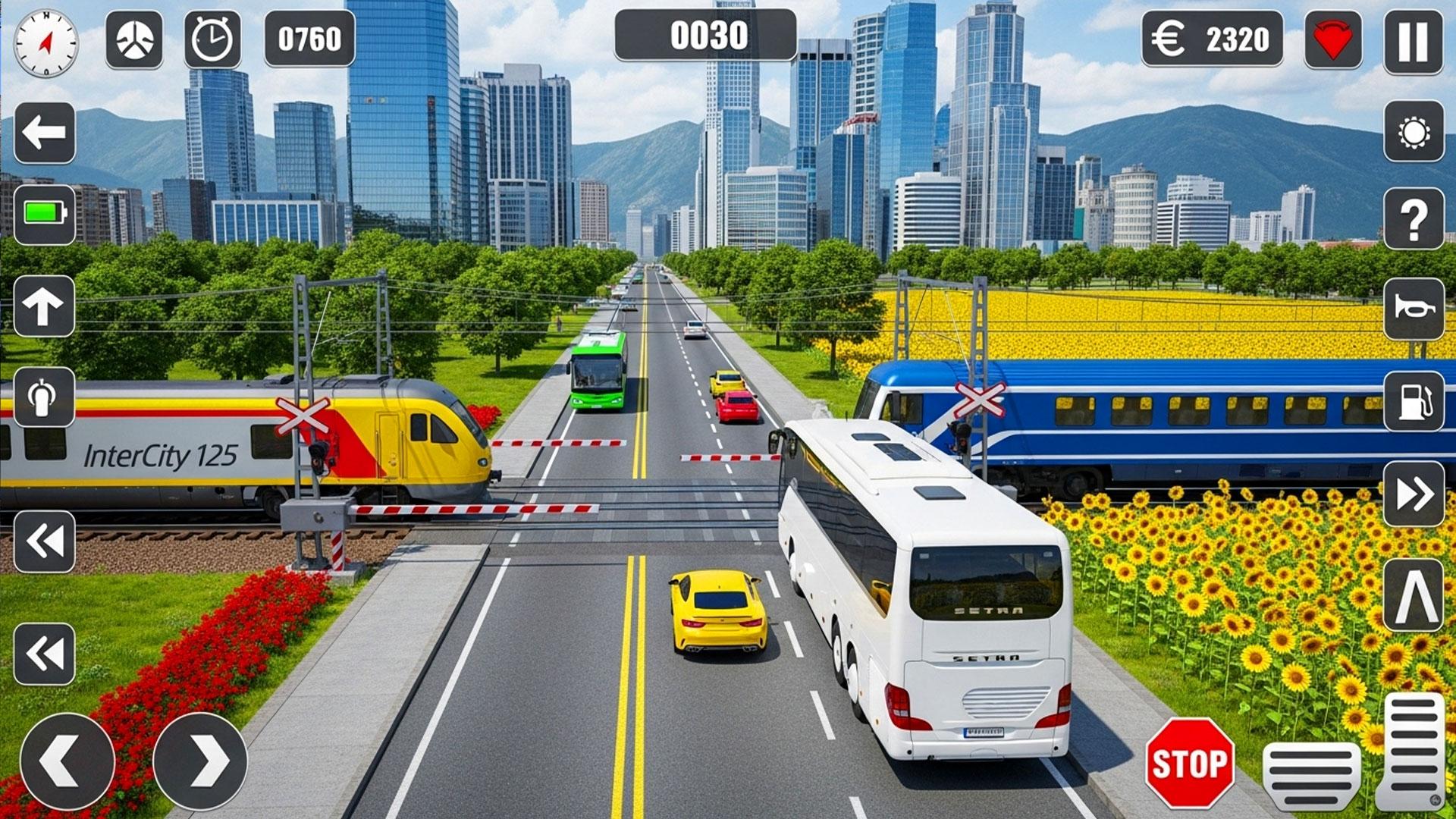Image resolution: width=1456 pixels, height=819 pixels.
Task: Click the square left arrow button
Action: 45,133
